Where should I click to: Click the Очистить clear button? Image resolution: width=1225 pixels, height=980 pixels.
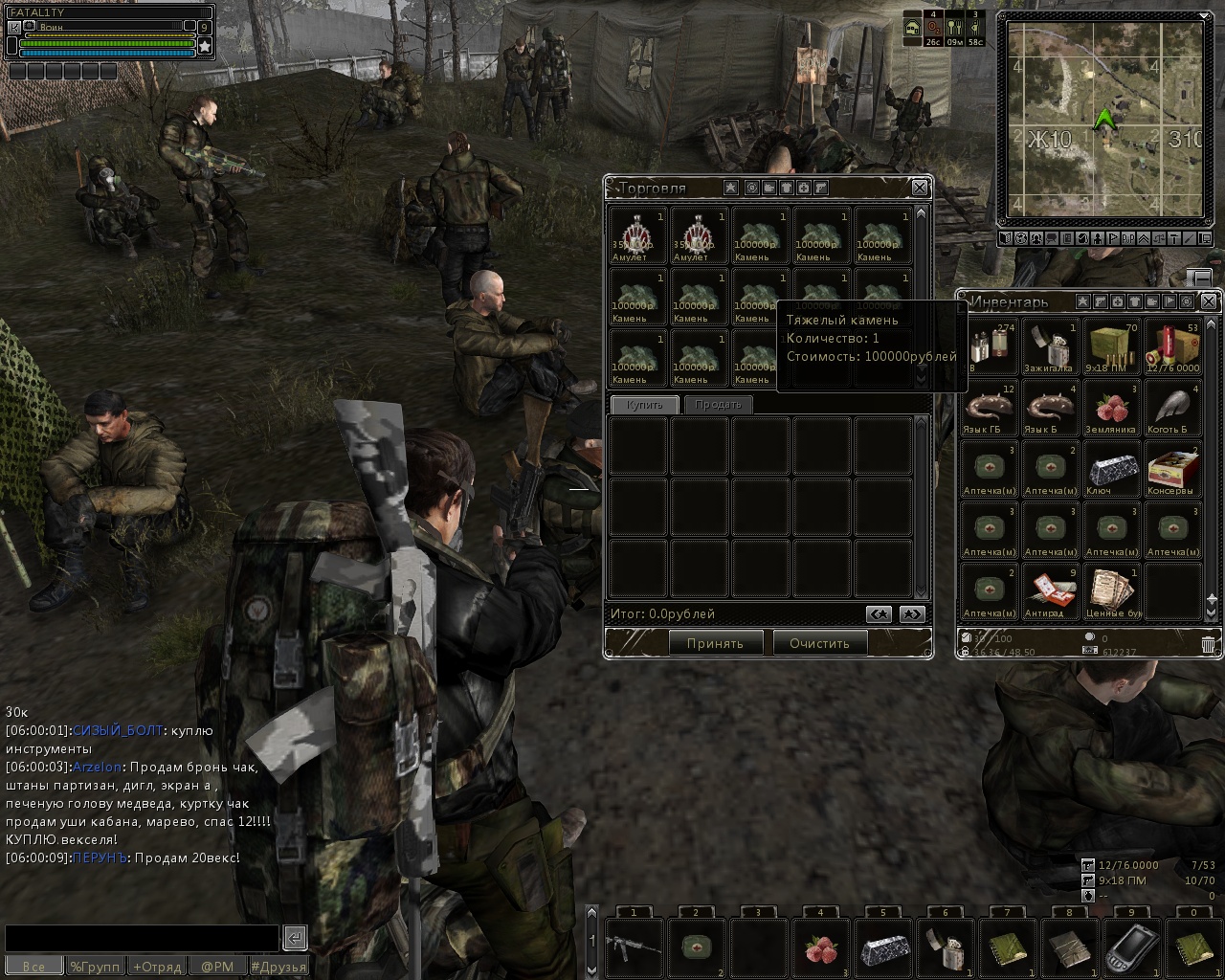click(819, 643)
